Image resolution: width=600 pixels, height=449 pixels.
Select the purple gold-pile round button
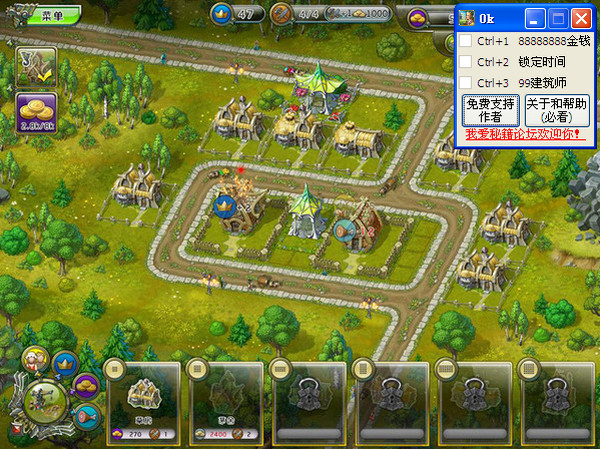[x=86, y=386]
